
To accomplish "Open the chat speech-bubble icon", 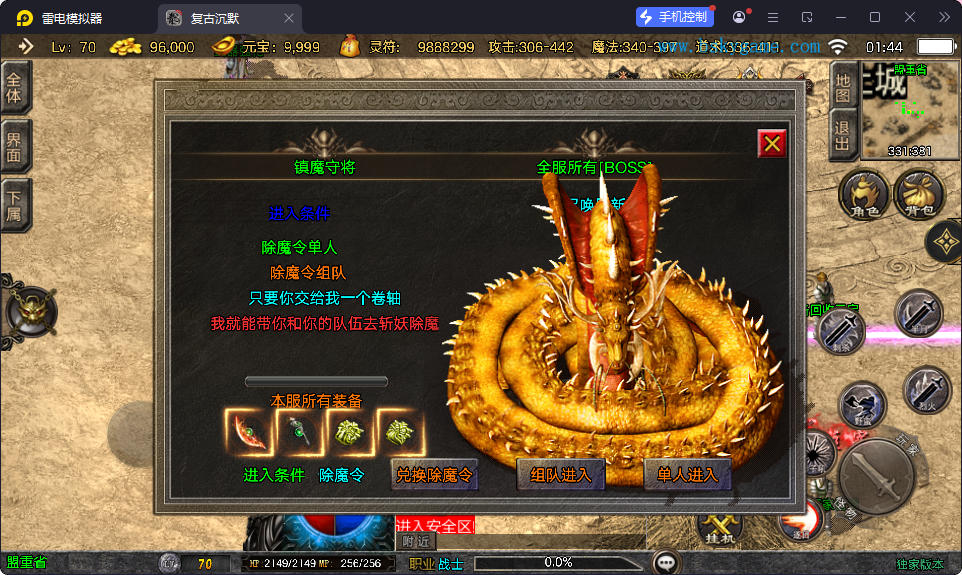I will [665, 562].
